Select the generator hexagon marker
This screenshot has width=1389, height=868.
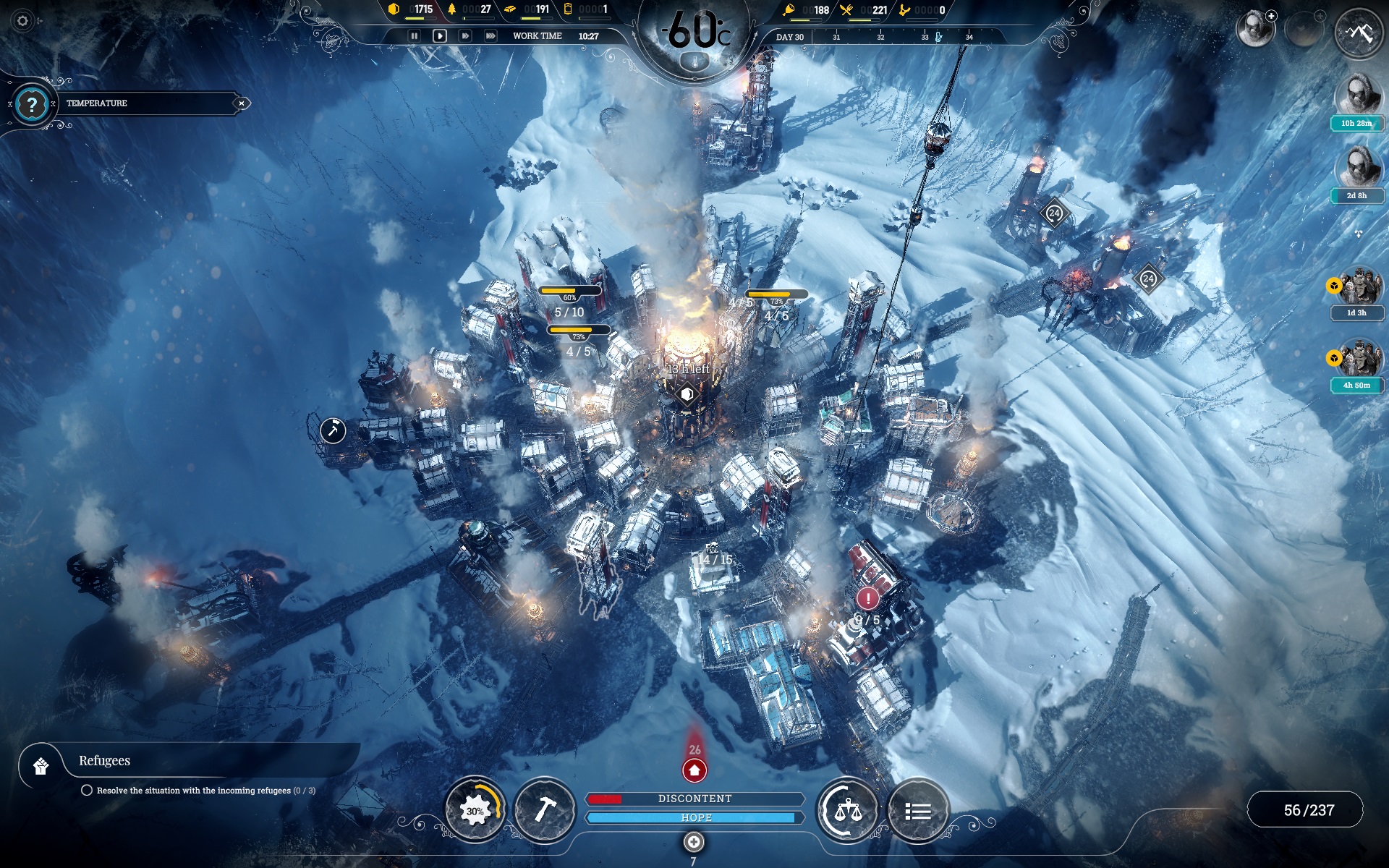click(x=687, y=396)
